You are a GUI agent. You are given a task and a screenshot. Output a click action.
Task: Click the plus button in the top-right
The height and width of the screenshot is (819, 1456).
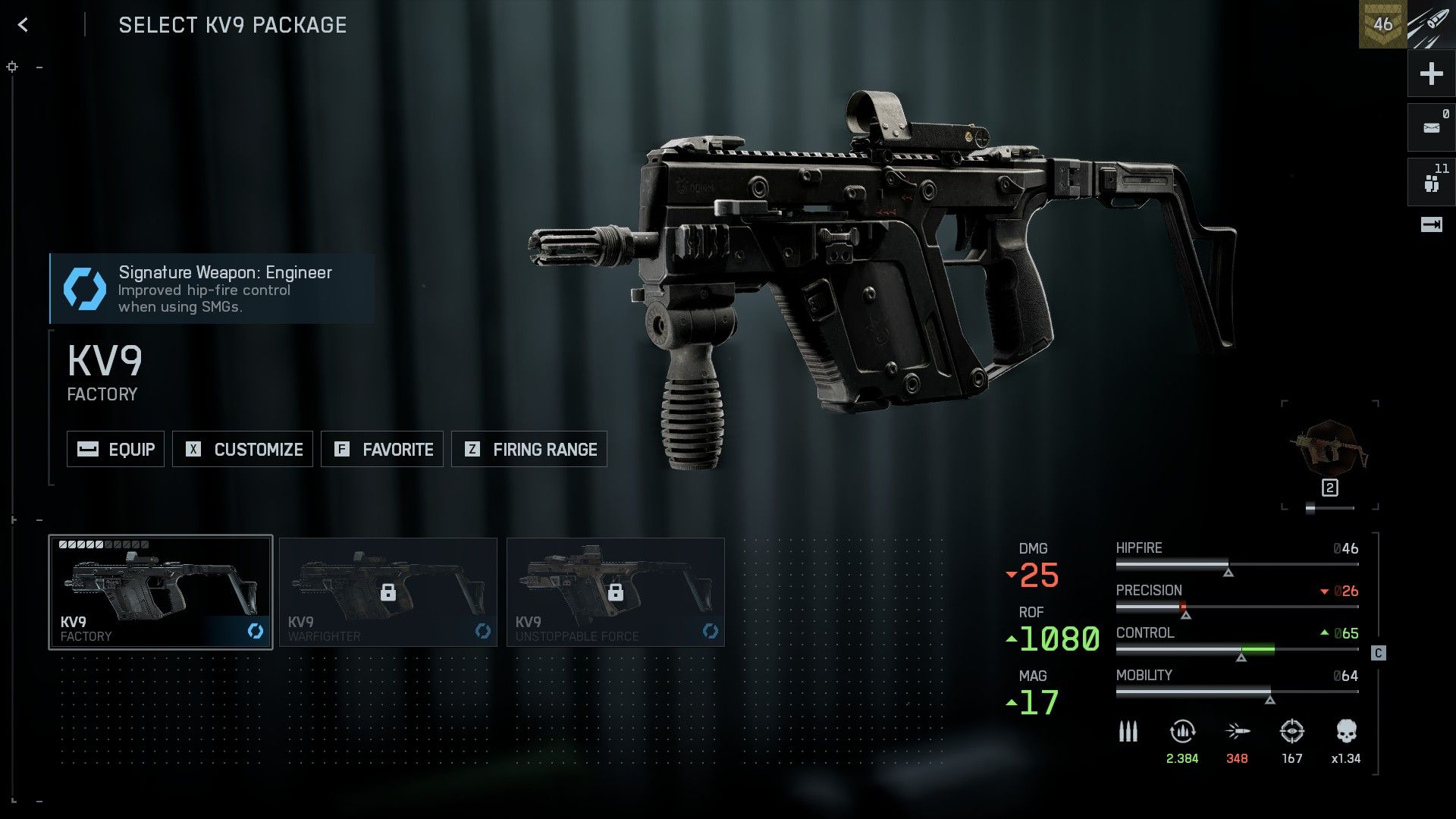pos(1431,74)
